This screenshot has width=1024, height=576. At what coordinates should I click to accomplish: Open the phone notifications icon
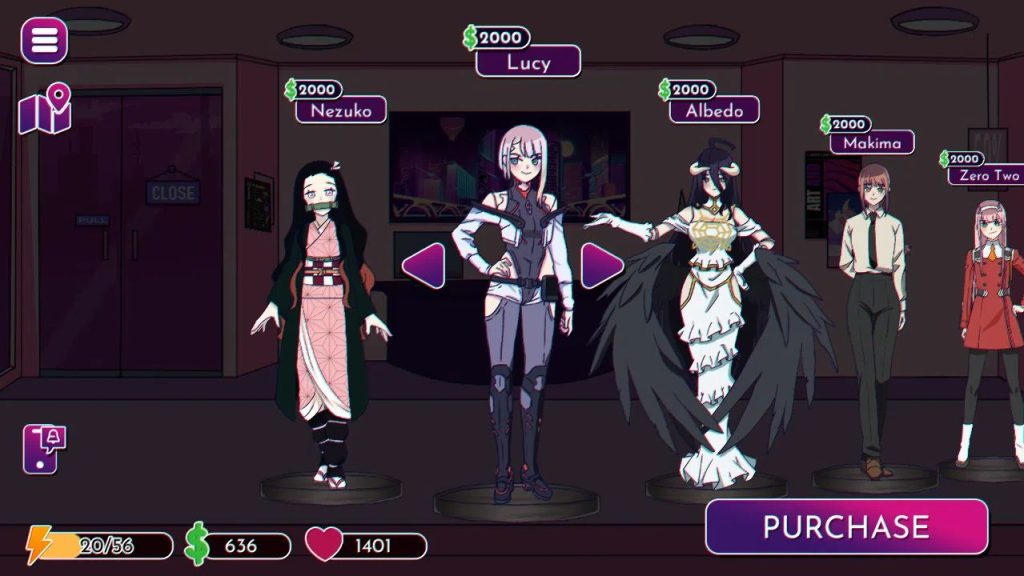(43, 449)
